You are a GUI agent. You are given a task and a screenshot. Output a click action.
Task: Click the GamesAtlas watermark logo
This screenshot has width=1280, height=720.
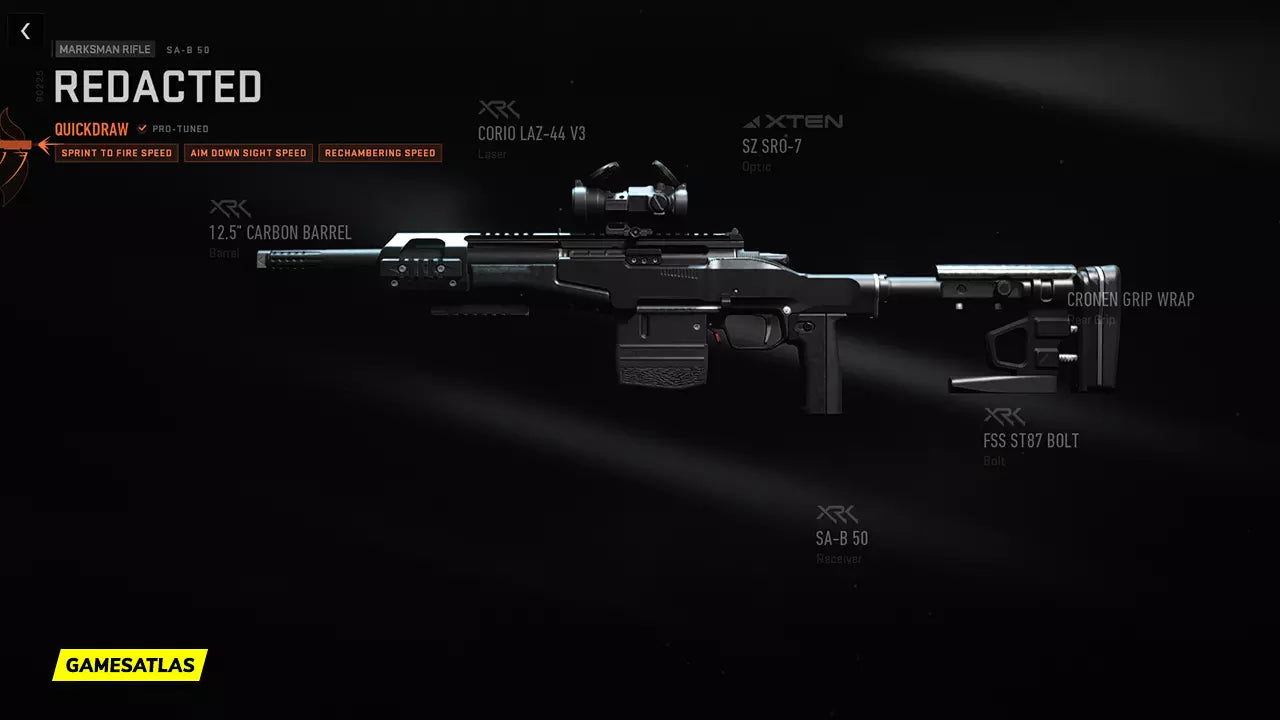[130, 665]
